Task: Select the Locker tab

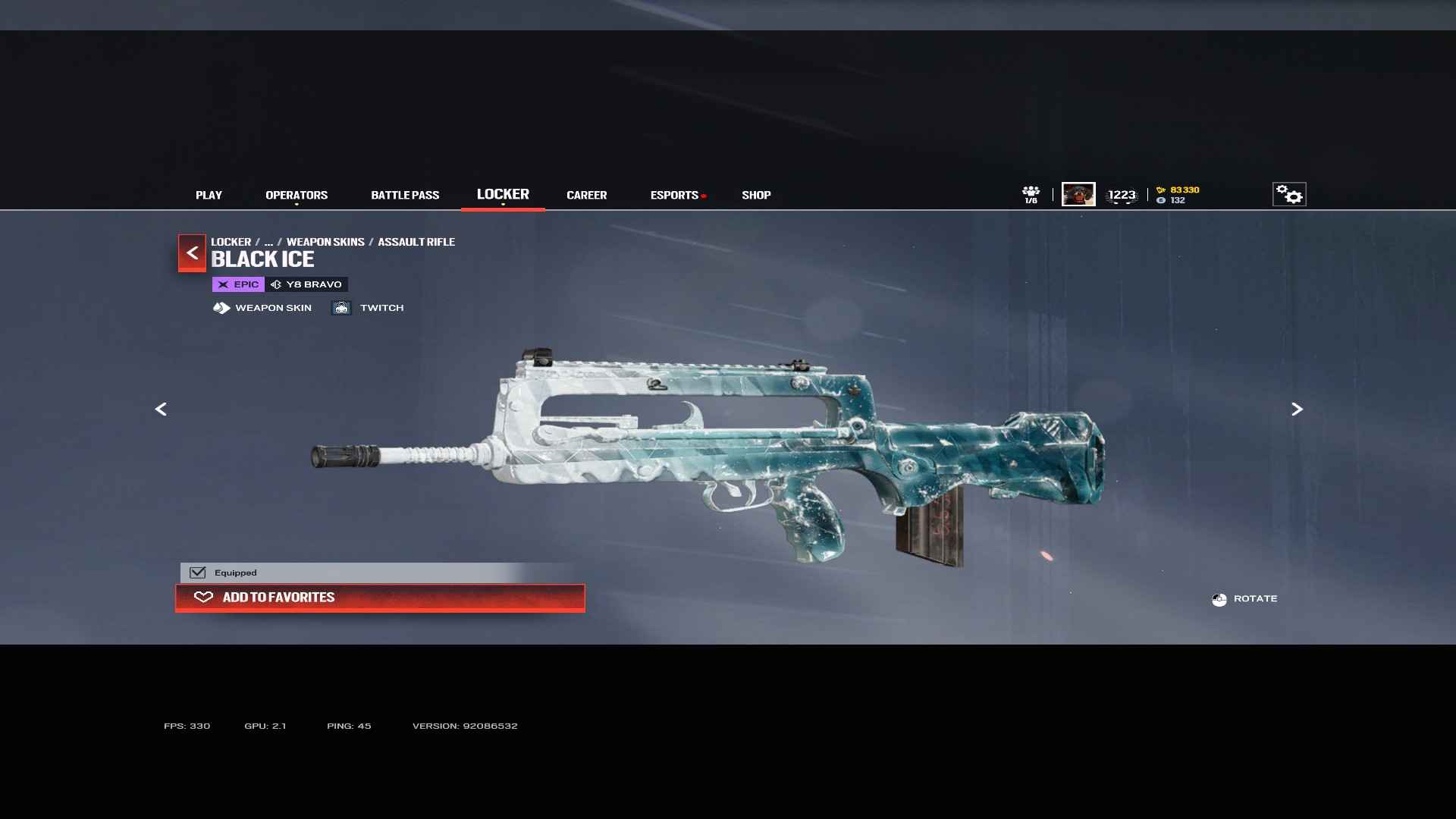Action: point(503,194)
